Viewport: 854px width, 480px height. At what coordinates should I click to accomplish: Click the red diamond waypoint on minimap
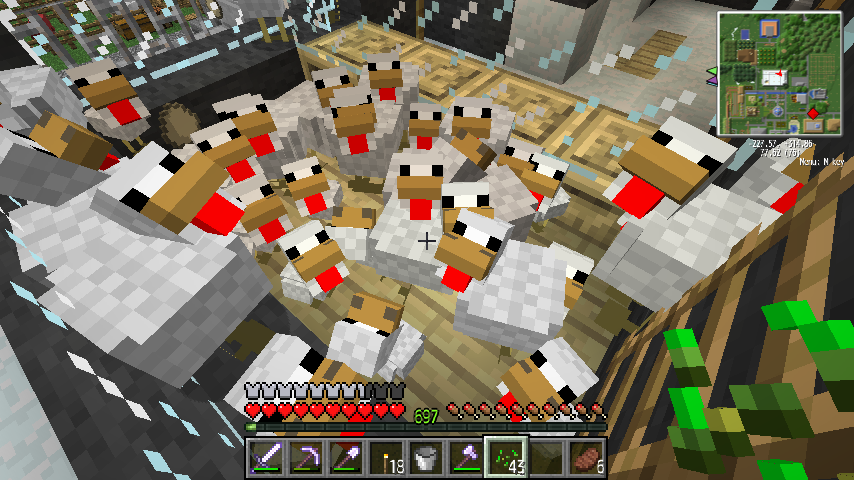click(813, 114)
